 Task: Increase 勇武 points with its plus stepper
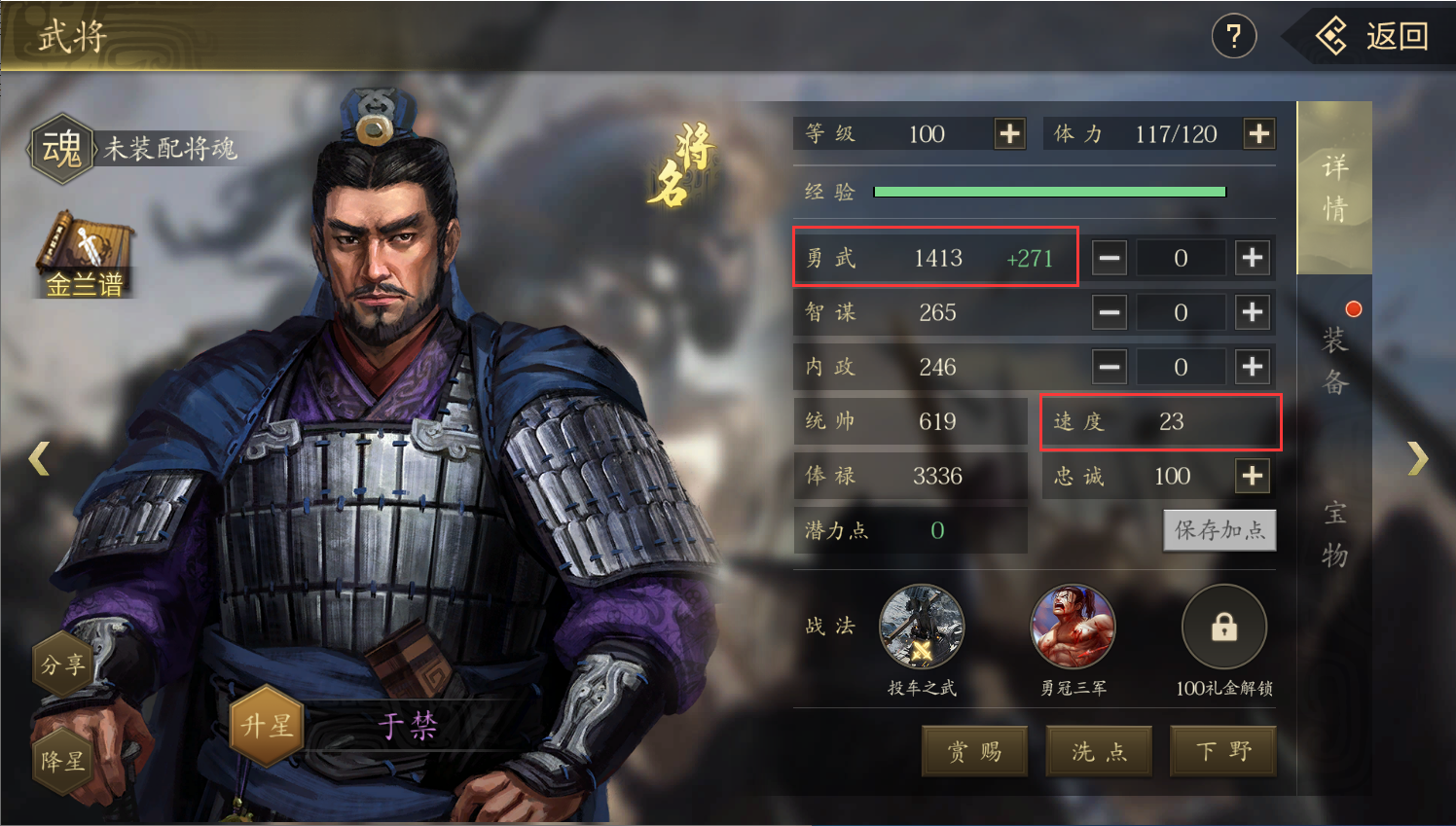point(1253,257)
